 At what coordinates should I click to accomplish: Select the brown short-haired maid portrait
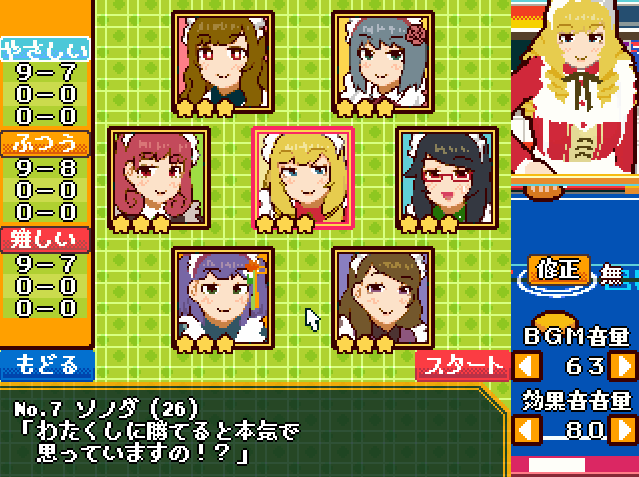[383, 298]
